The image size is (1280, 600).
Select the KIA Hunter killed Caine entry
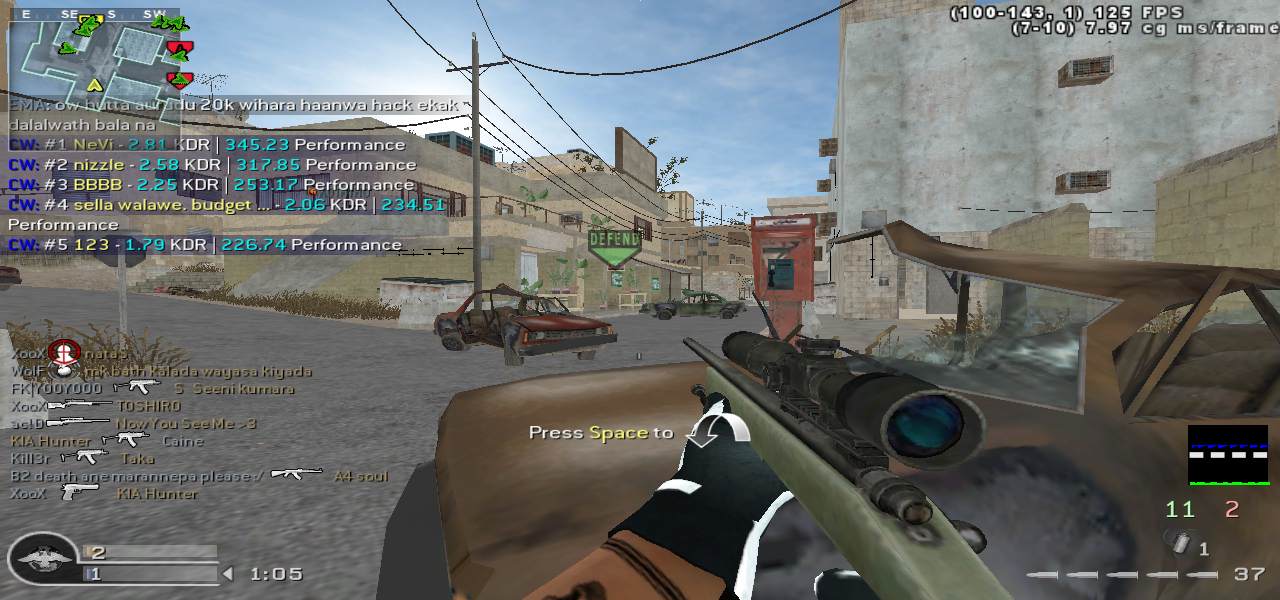tap(106, 440)
